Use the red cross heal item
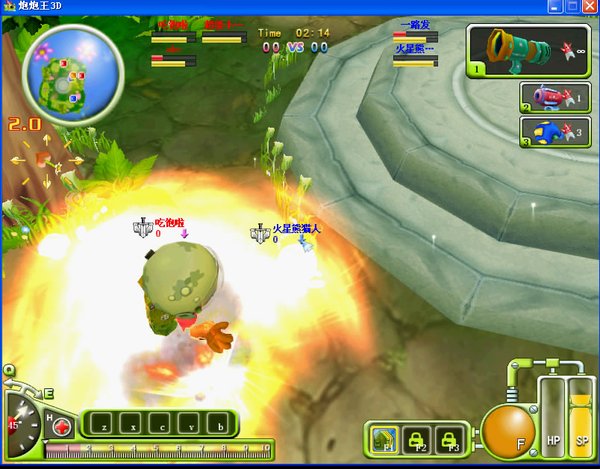This screenshot has height=469, width=600. (x=62, y=424)
